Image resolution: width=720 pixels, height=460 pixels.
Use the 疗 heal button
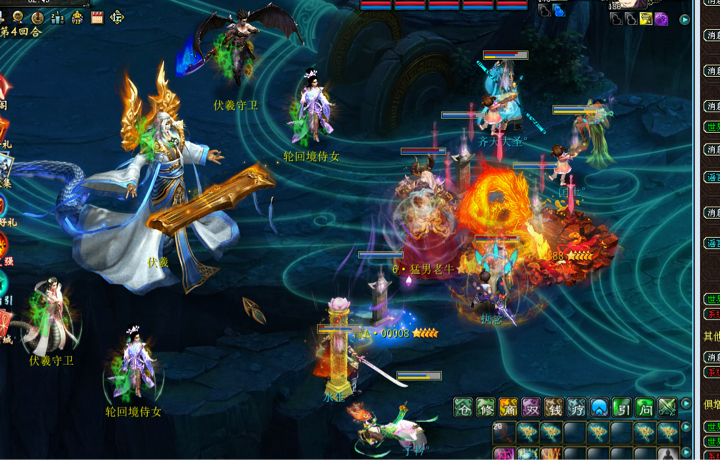coord(577,407)
